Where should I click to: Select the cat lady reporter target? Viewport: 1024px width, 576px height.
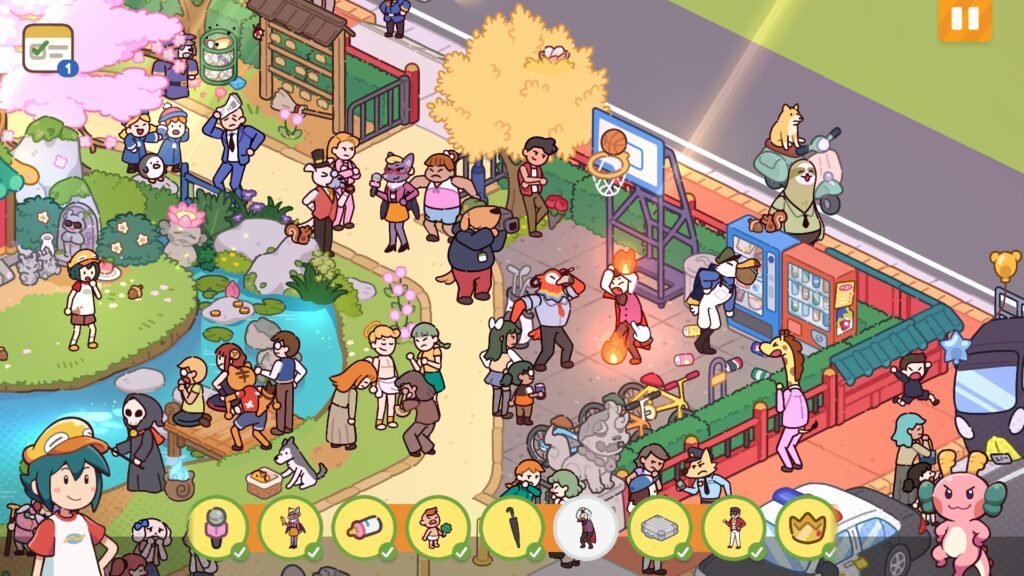pos(291,526)
